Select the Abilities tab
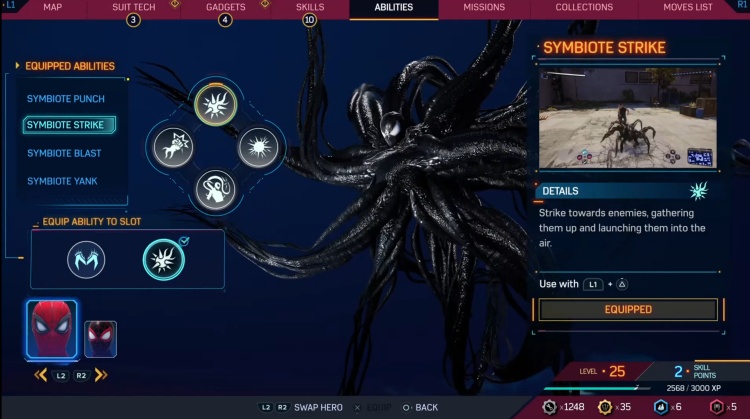 tap(393, 8)
